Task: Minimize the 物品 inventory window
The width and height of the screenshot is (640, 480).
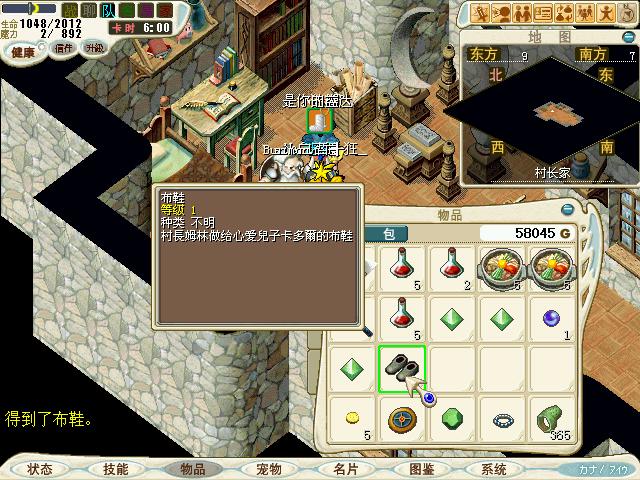Action: (568, 210)
